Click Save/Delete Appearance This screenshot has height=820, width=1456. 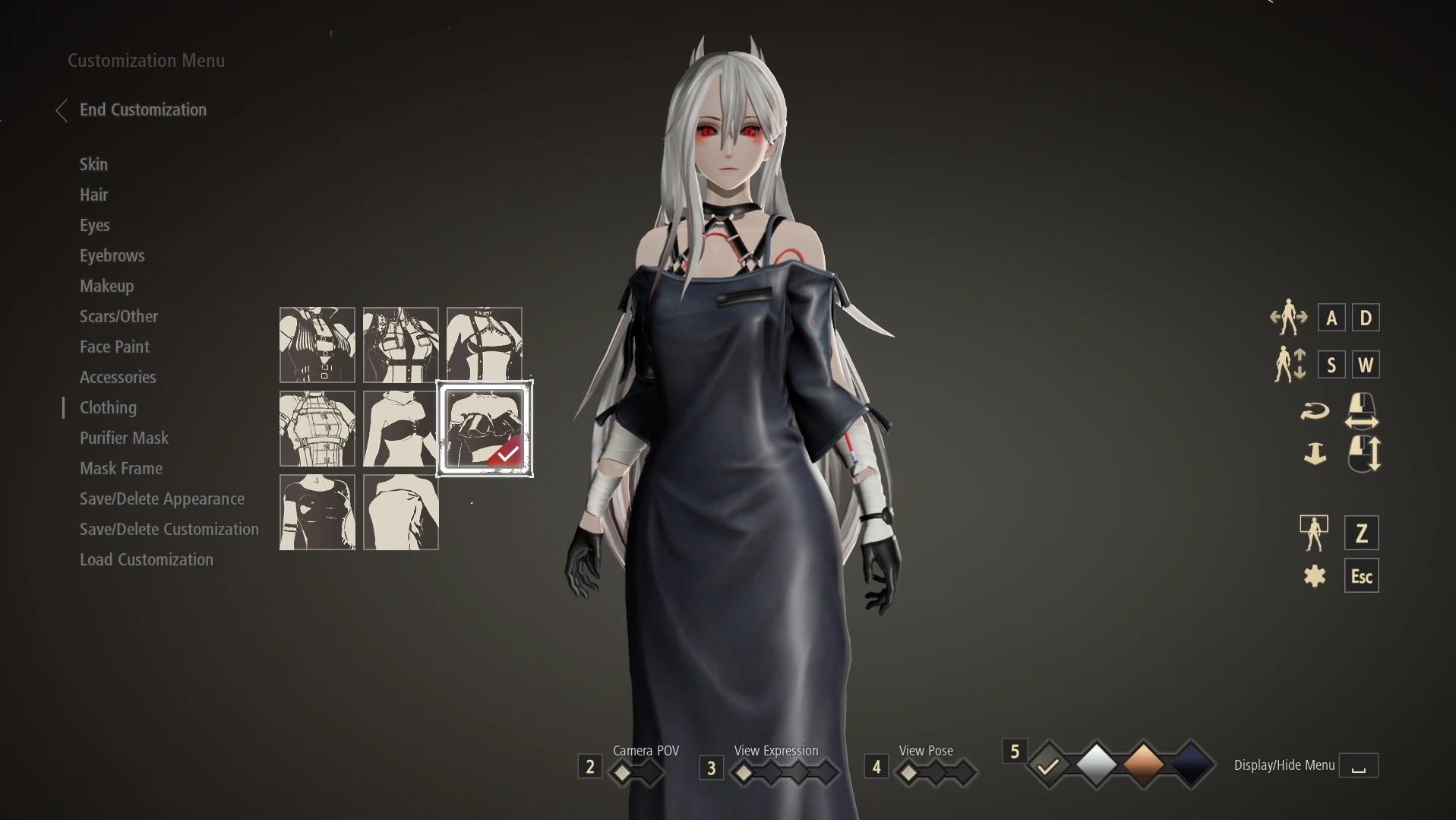162,499
